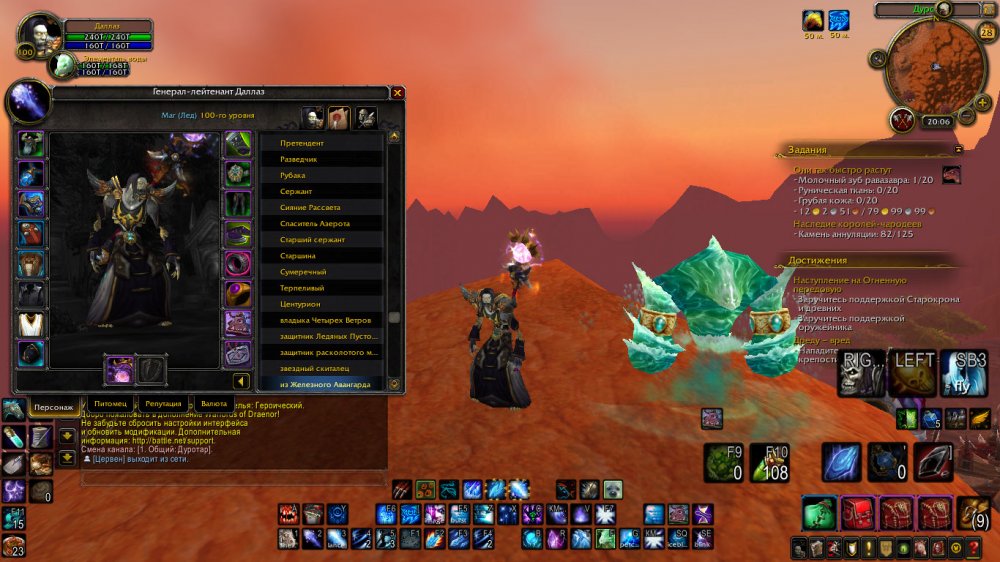Zoom out on the minimap

coord(967,116)
